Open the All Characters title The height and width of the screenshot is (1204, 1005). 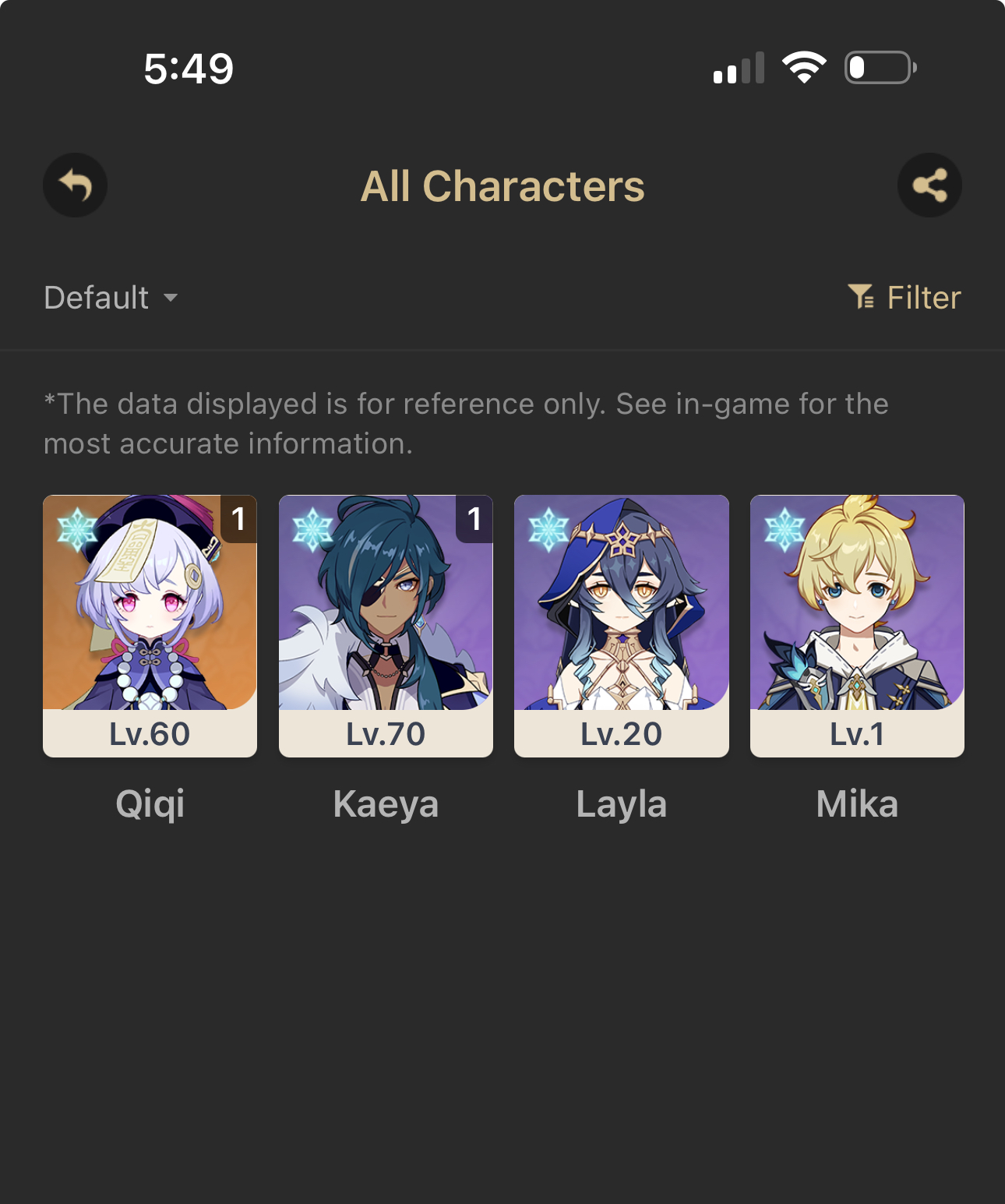[x=503, y=185]
